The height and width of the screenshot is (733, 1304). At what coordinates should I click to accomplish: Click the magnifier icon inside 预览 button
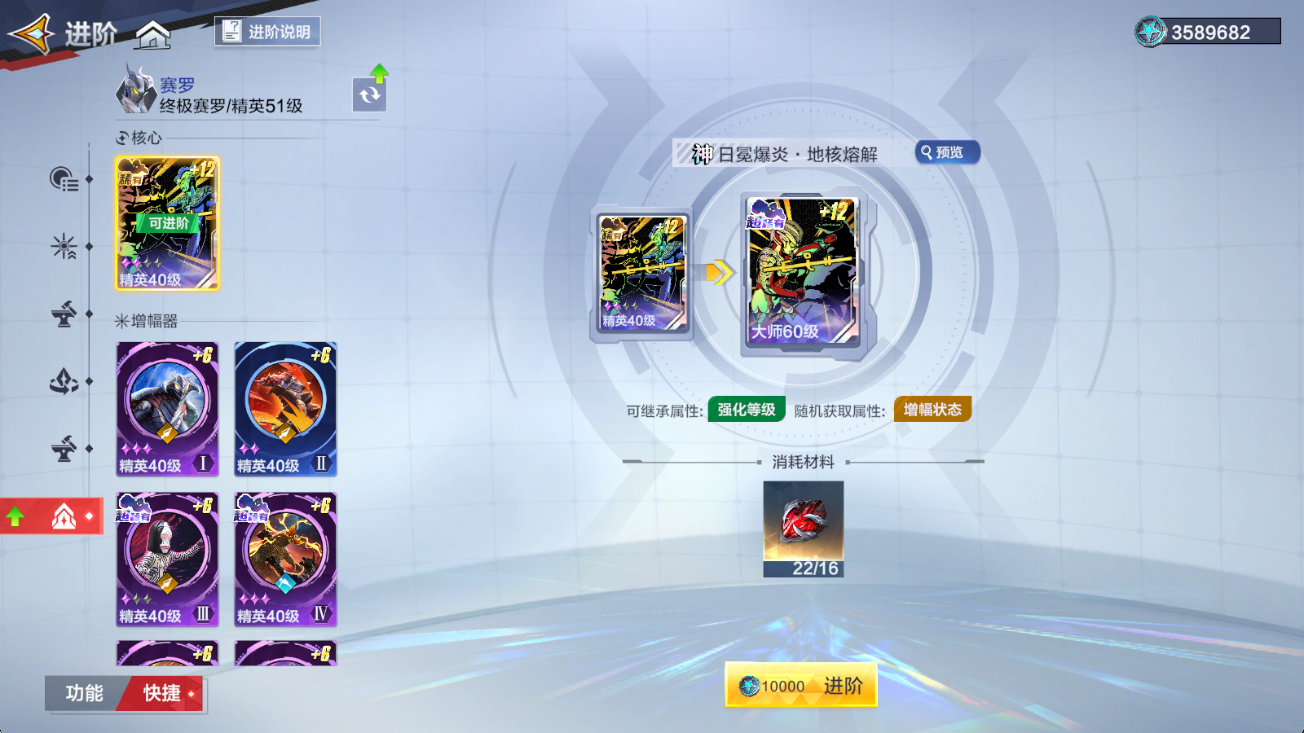(x=927, y=152)
